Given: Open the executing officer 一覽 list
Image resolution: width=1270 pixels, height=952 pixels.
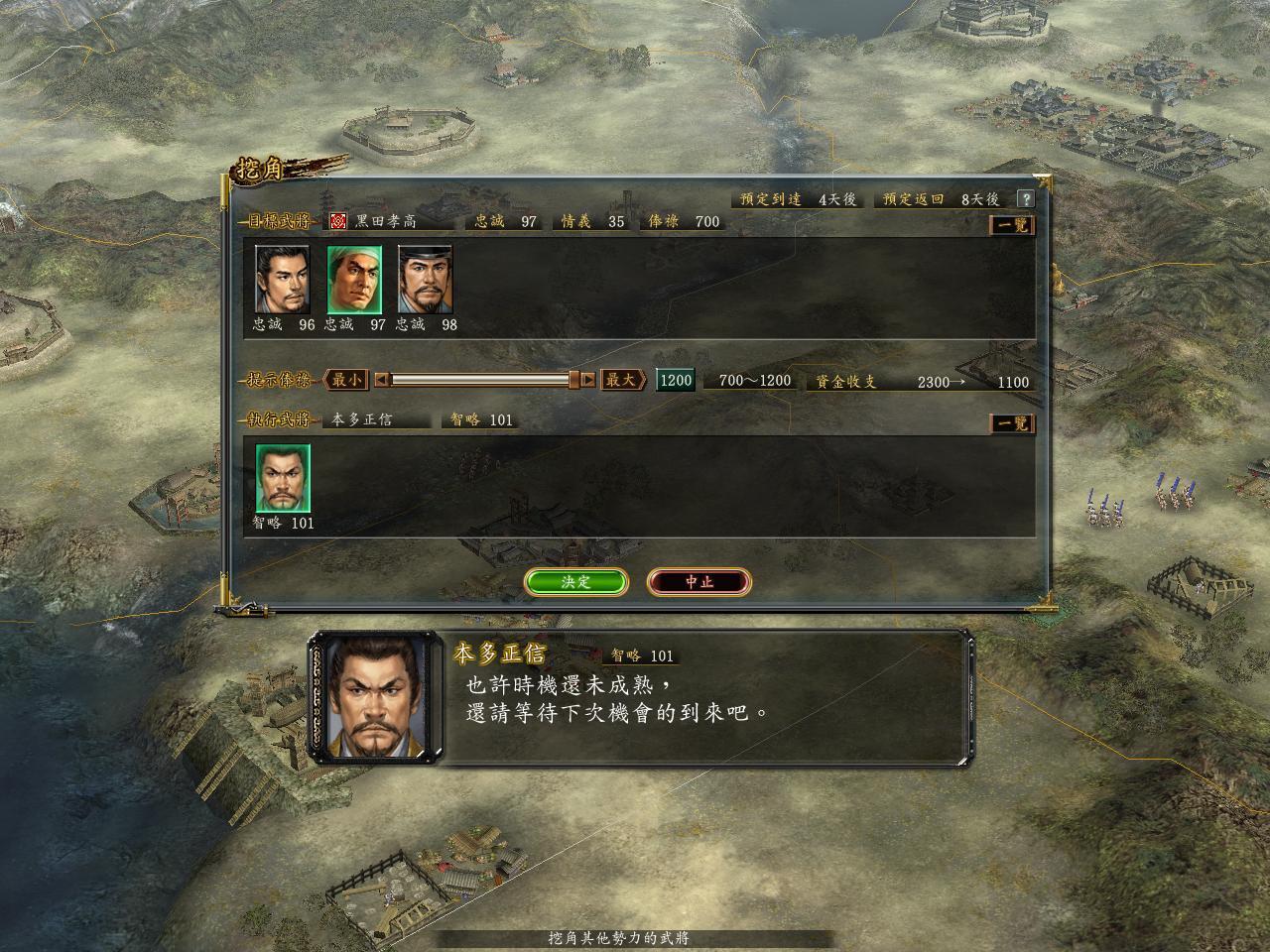Looking at the screenshot, I should (x=1013, y=423).
